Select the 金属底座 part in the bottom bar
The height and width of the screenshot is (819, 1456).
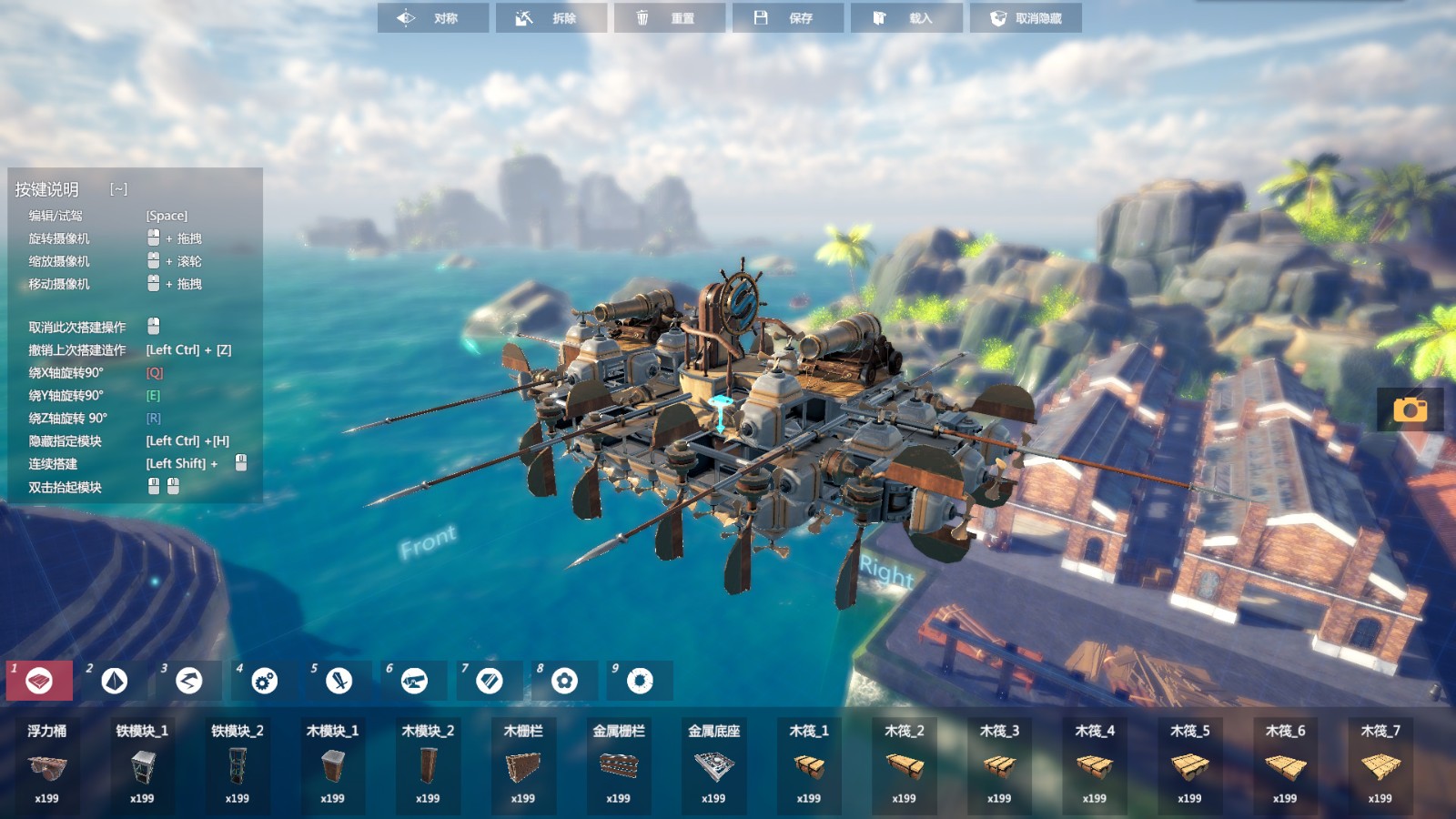click(714, 764)
